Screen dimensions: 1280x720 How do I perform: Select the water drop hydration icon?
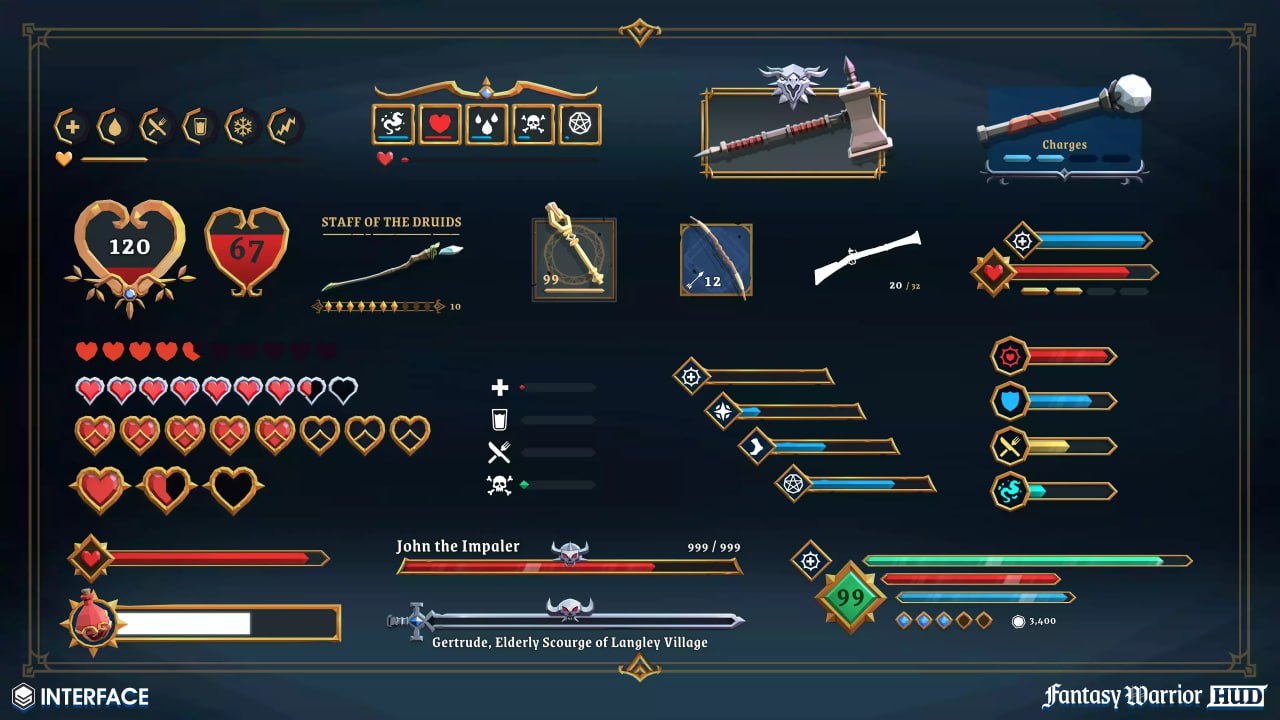pos(115,125)
